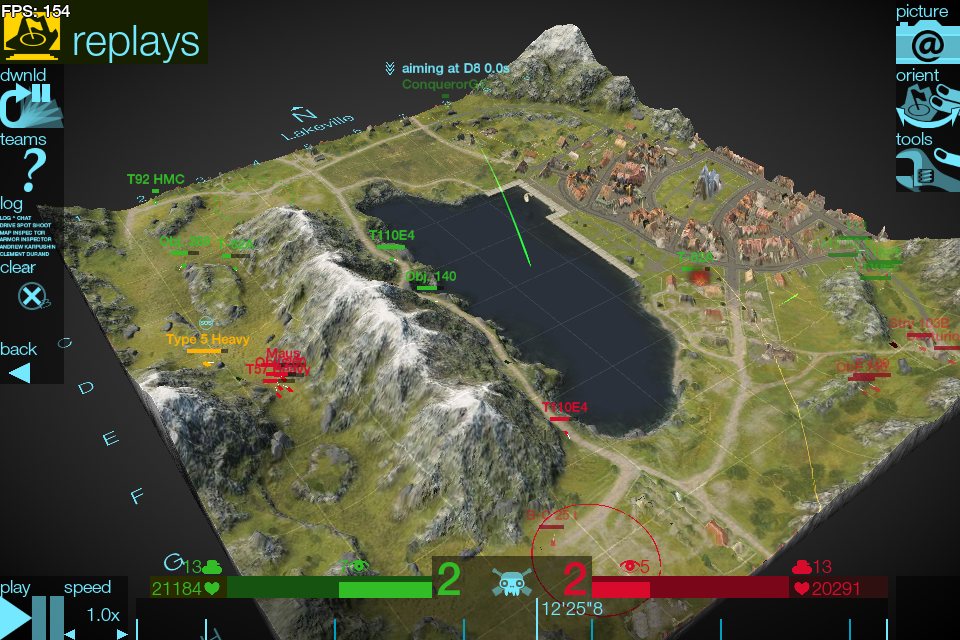
Task: Select the green Obj. 140 tank marker
Action: [x=430, y=277]
